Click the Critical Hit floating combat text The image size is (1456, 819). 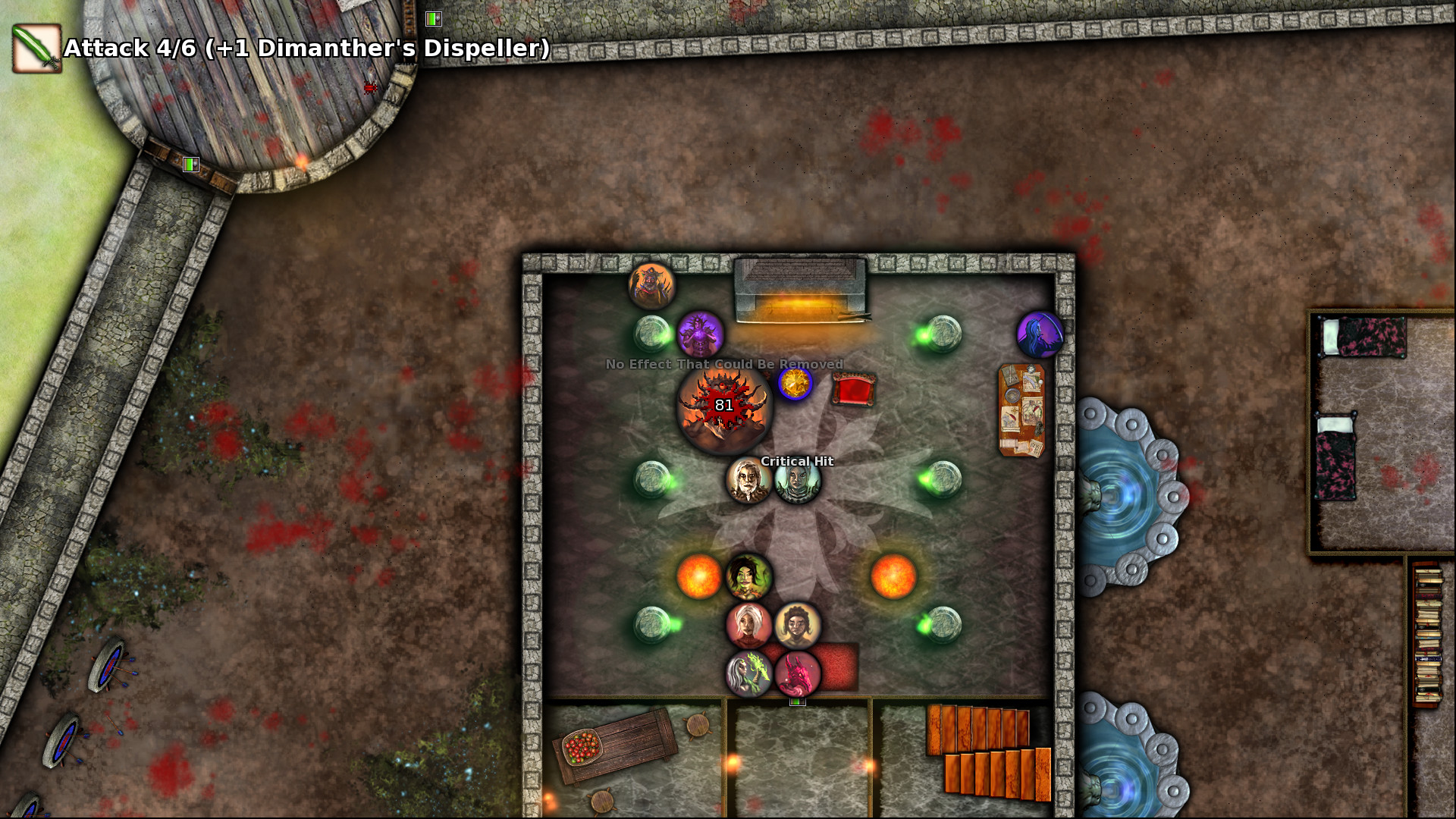click(795, 461)
